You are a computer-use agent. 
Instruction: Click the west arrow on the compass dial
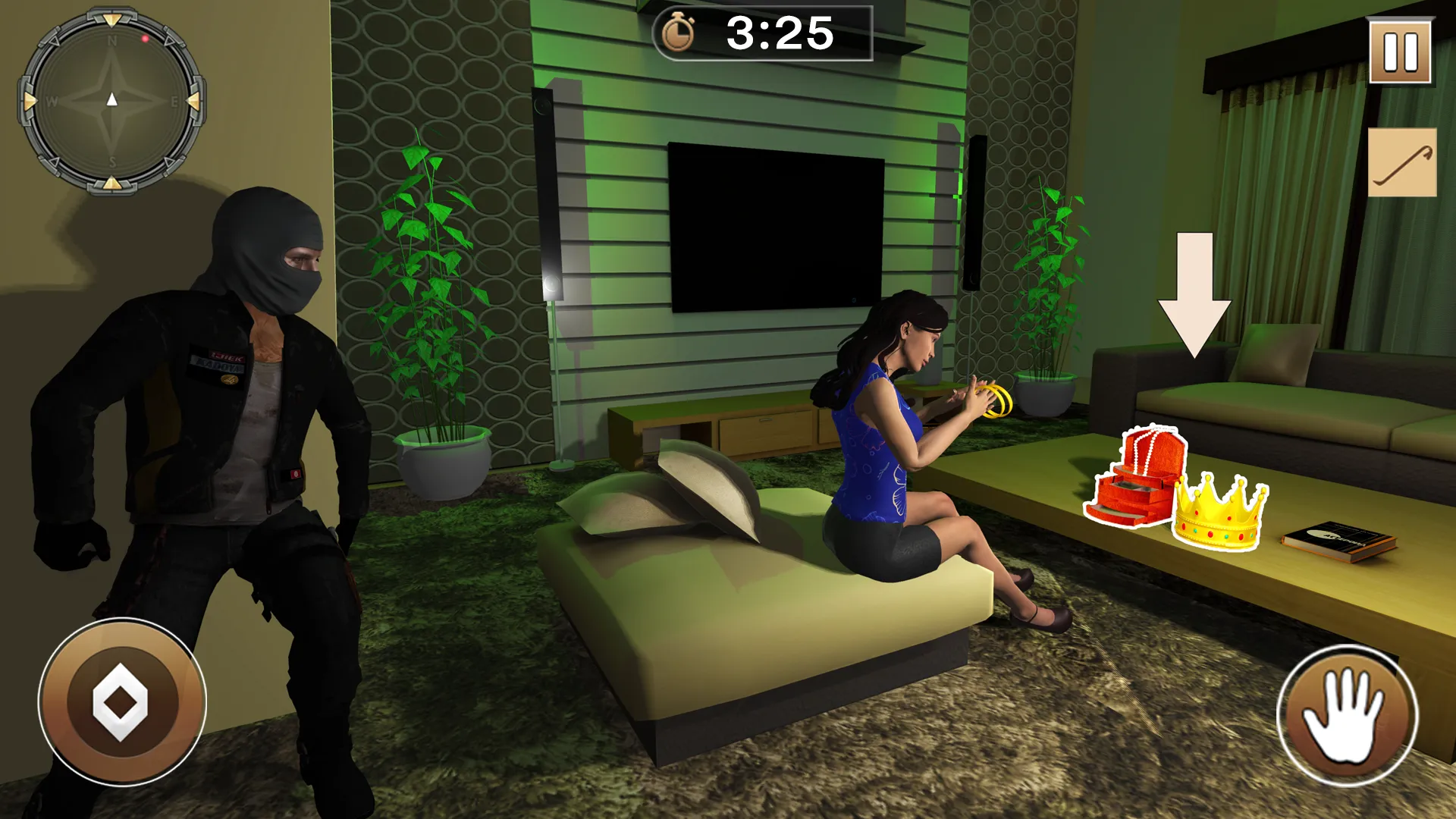[x=51, y=99]
